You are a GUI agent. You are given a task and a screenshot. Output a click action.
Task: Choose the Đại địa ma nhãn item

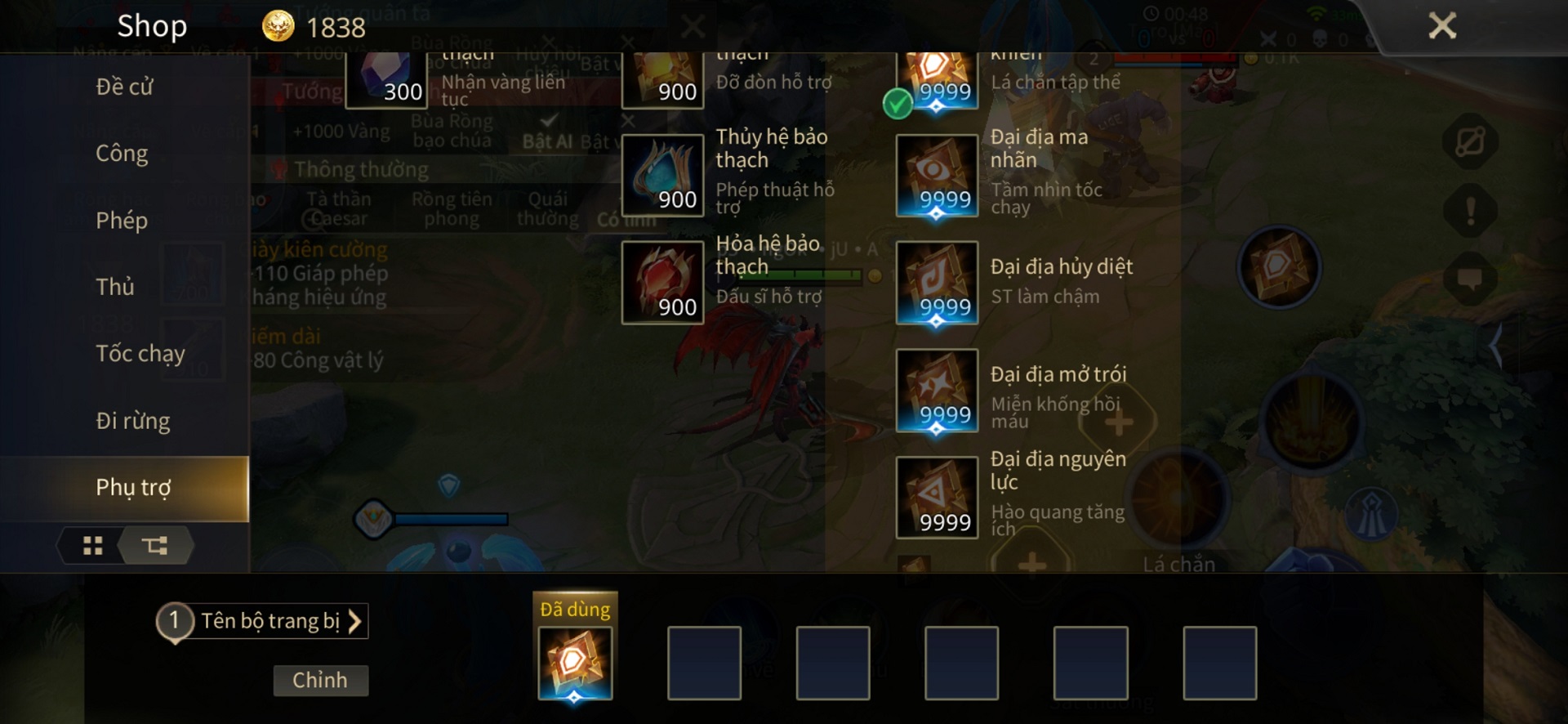937,176
